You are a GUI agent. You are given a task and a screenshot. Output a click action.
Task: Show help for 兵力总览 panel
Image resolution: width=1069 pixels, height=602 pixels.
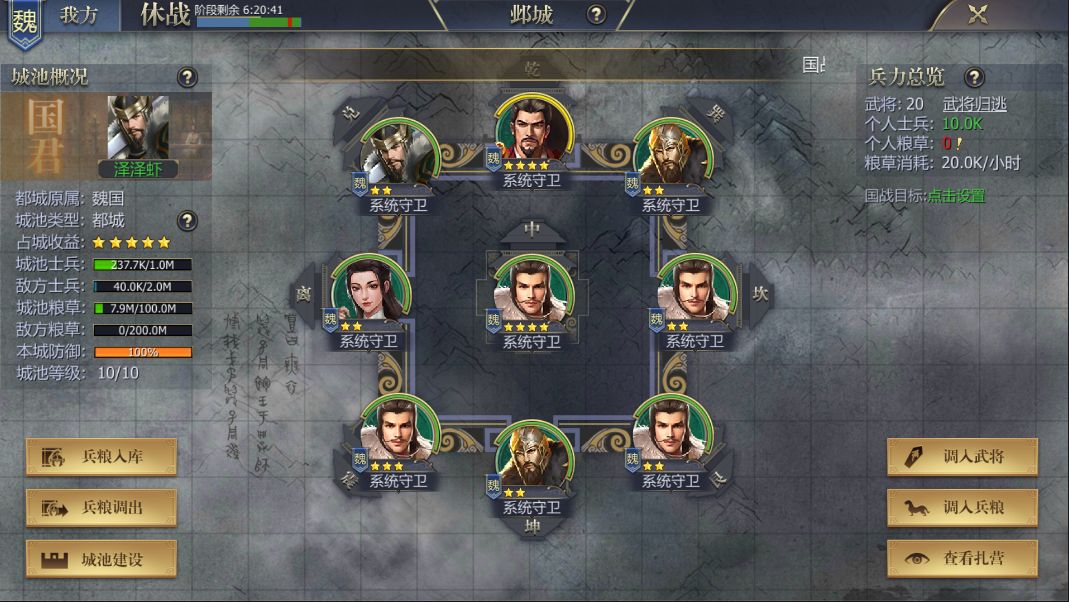[974, 77]
